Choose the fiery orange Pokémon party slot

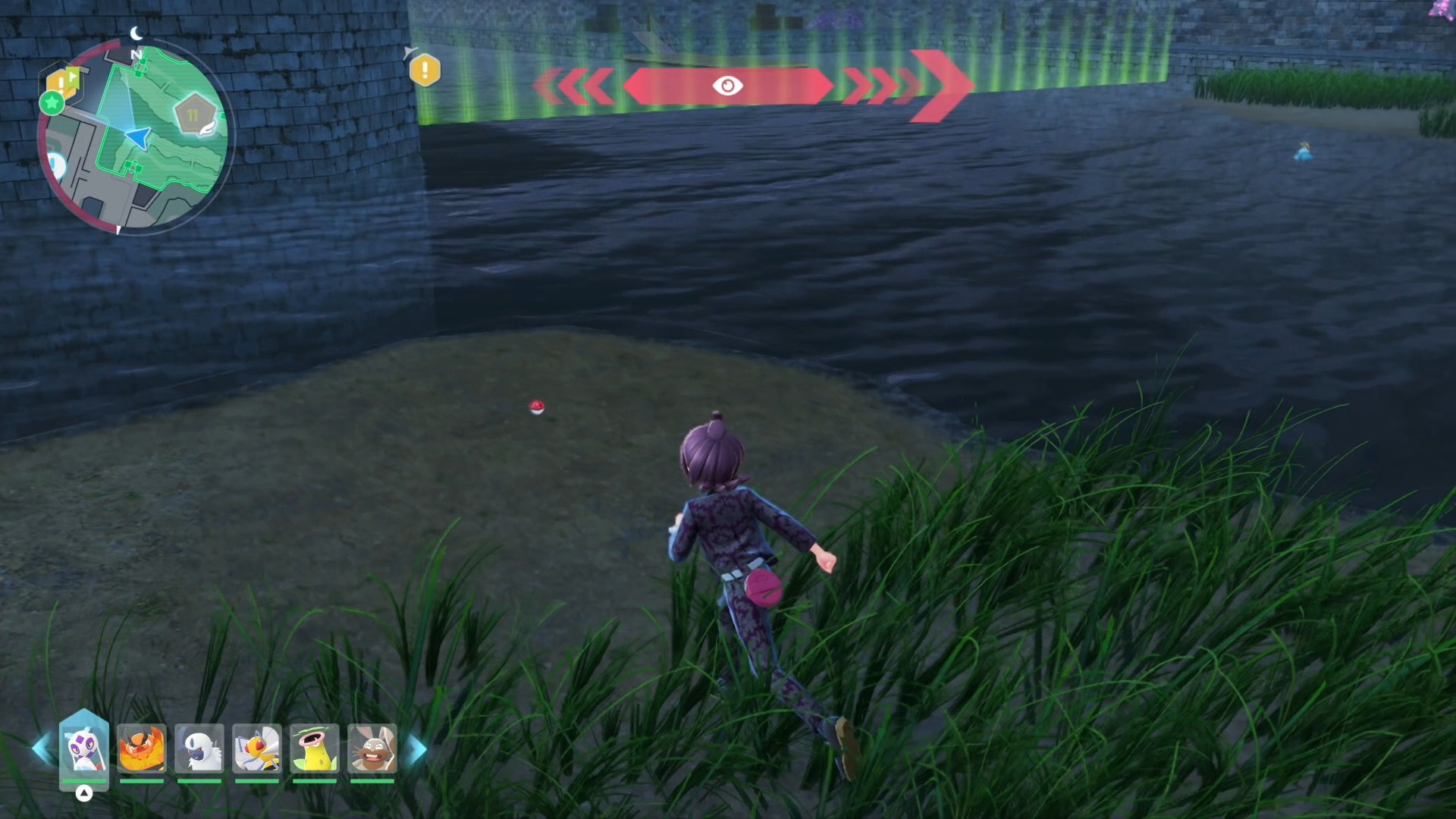(142, 748)
